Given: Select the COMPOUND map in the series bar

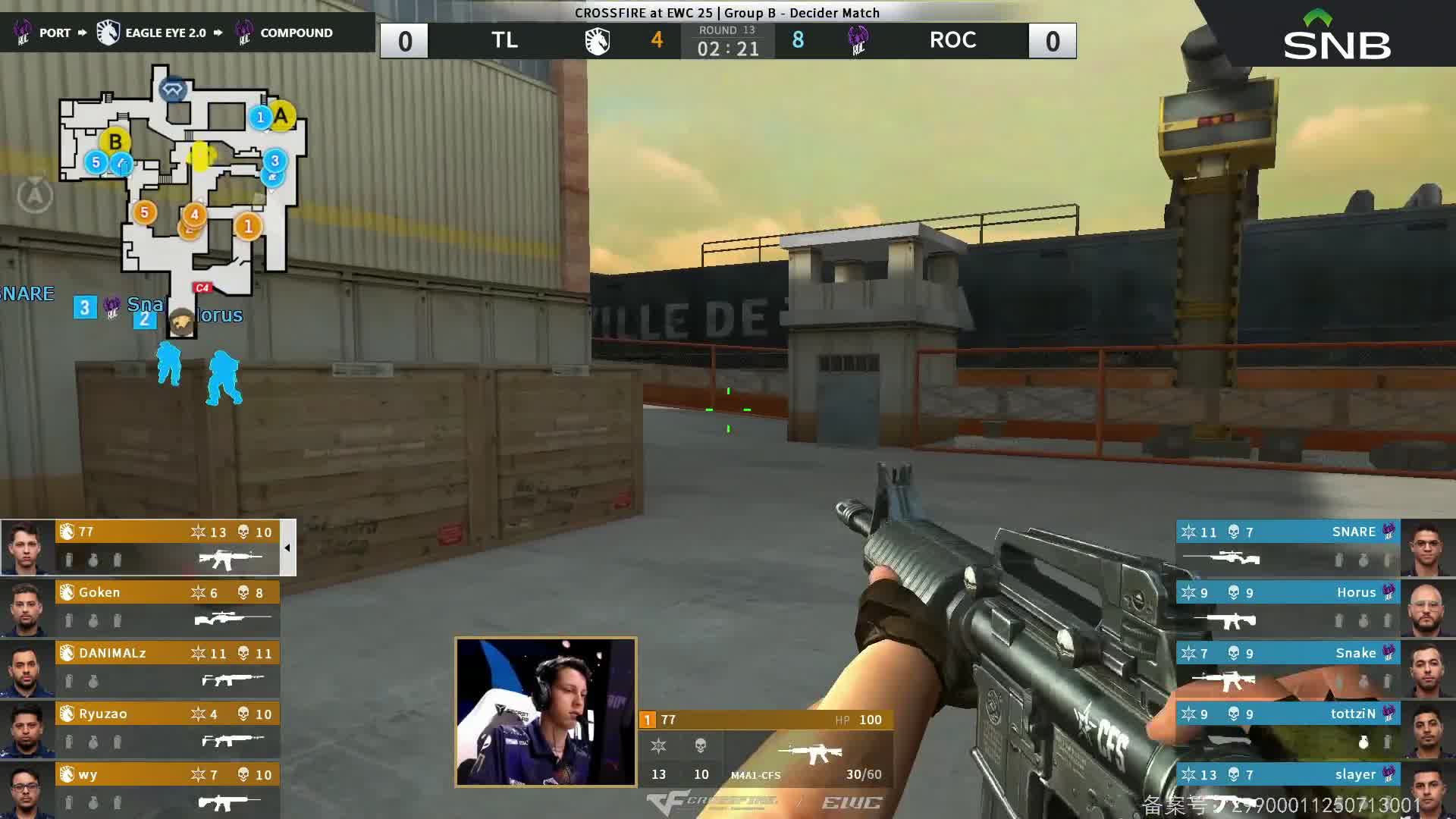Looking at the screenshot, I should 296,33.
